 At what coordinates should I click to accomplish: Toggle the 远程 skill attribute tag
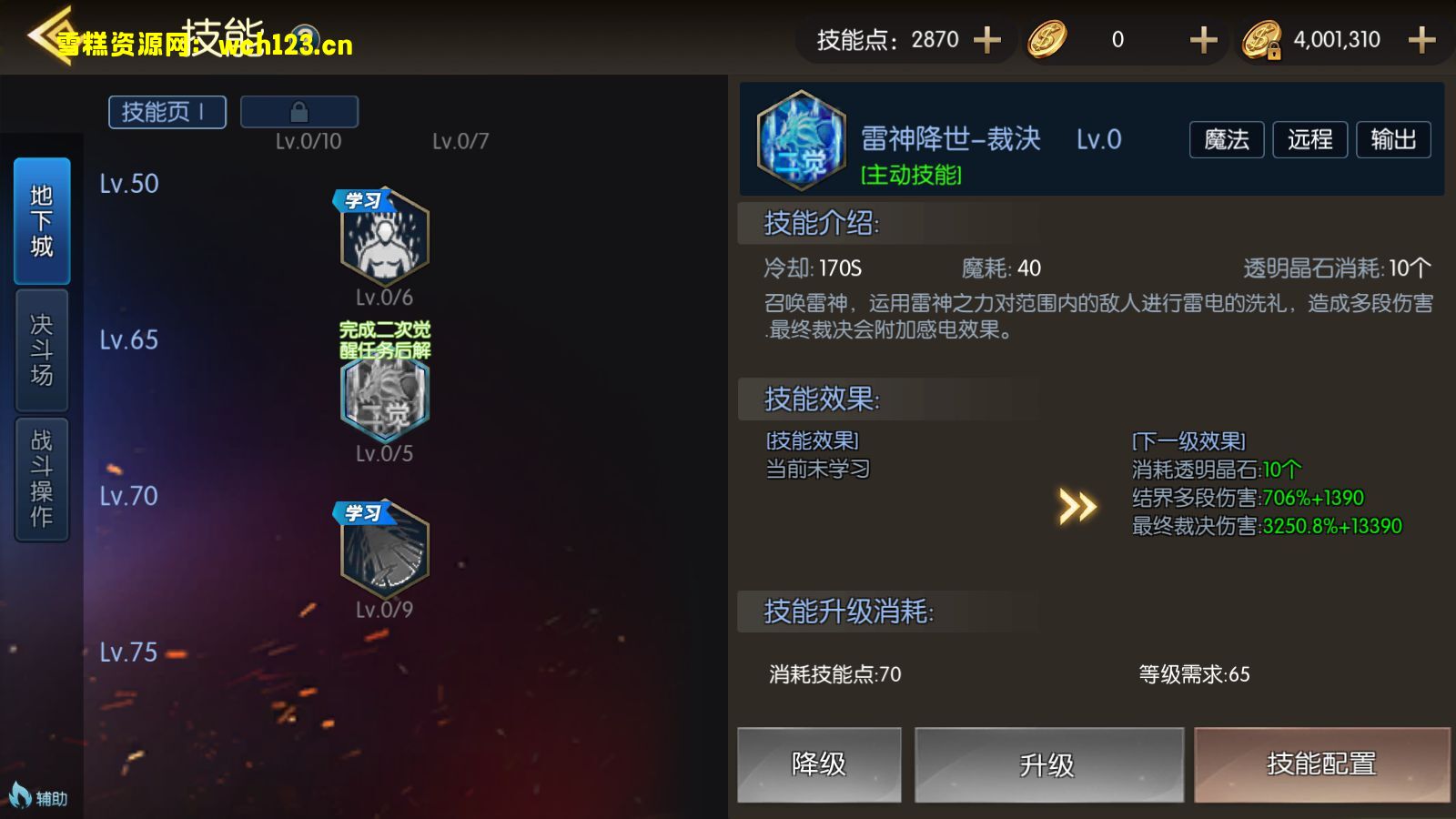pos(1309,139)
